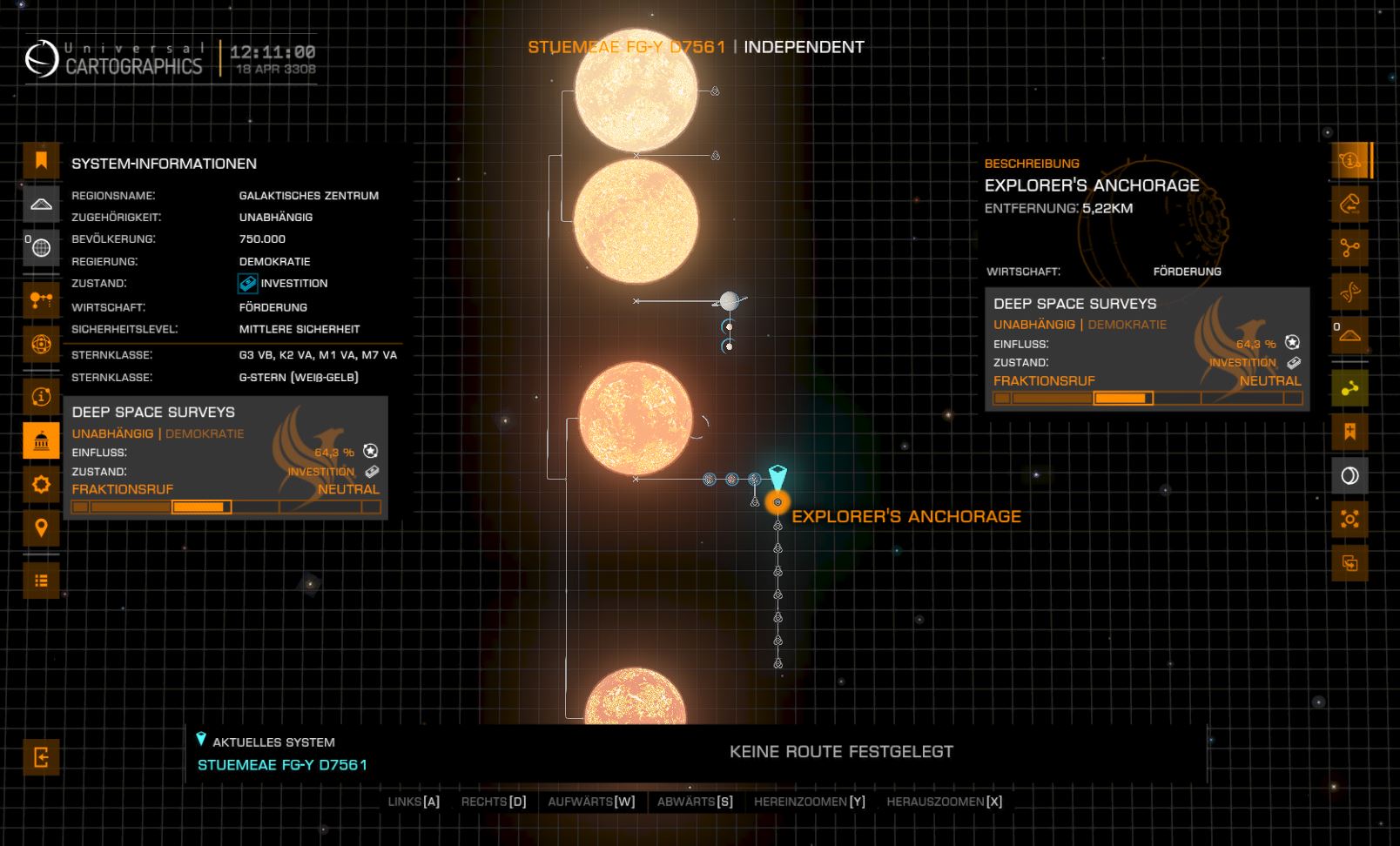Toggle the white crescent circle button
This screenshot has width=1400, height=846.
(1350, 475)
